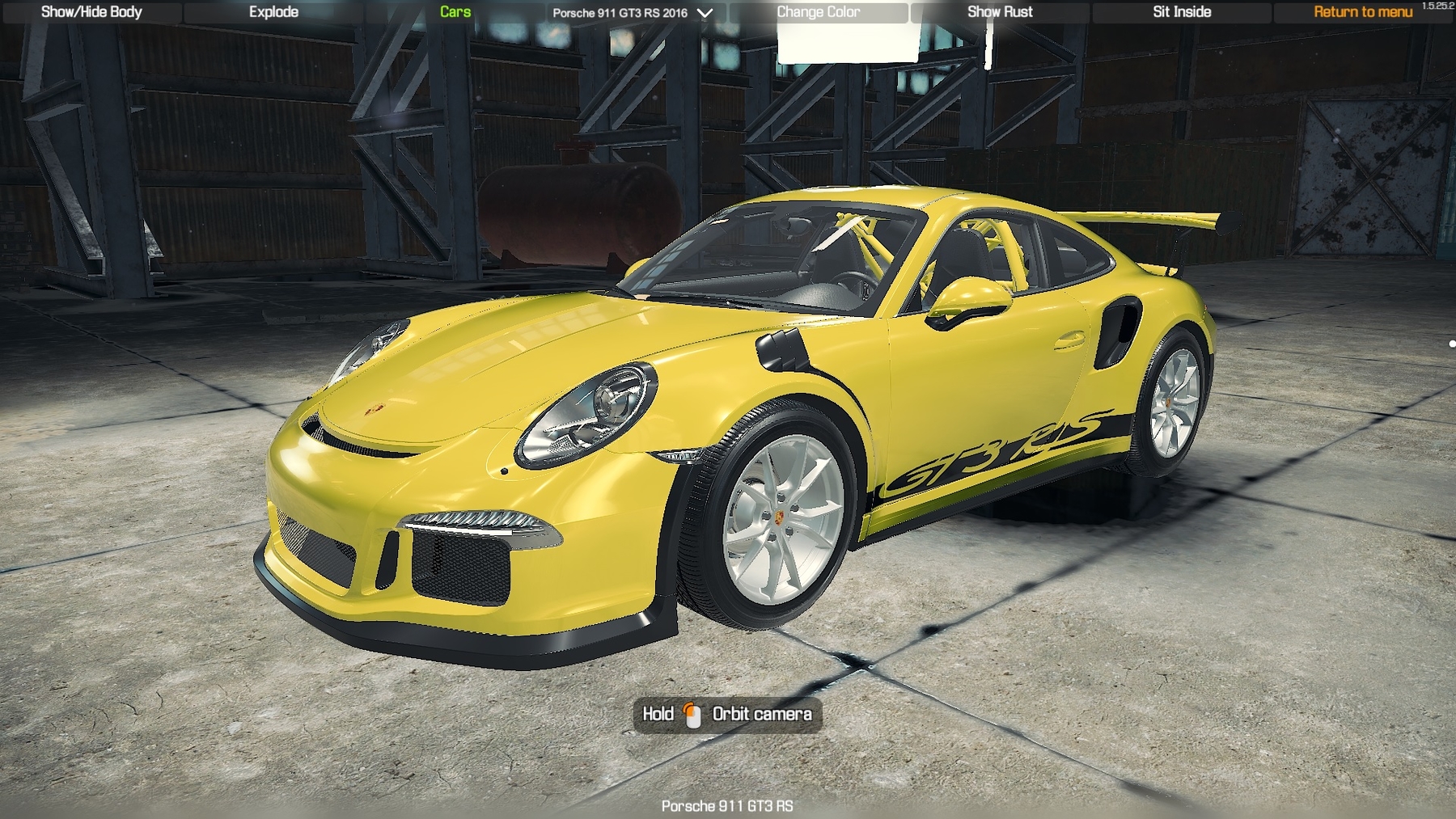The height and width of the screenshot is (819, 1456).
Task: Toggle Show Rust on the car
Action: [1000, 12]
